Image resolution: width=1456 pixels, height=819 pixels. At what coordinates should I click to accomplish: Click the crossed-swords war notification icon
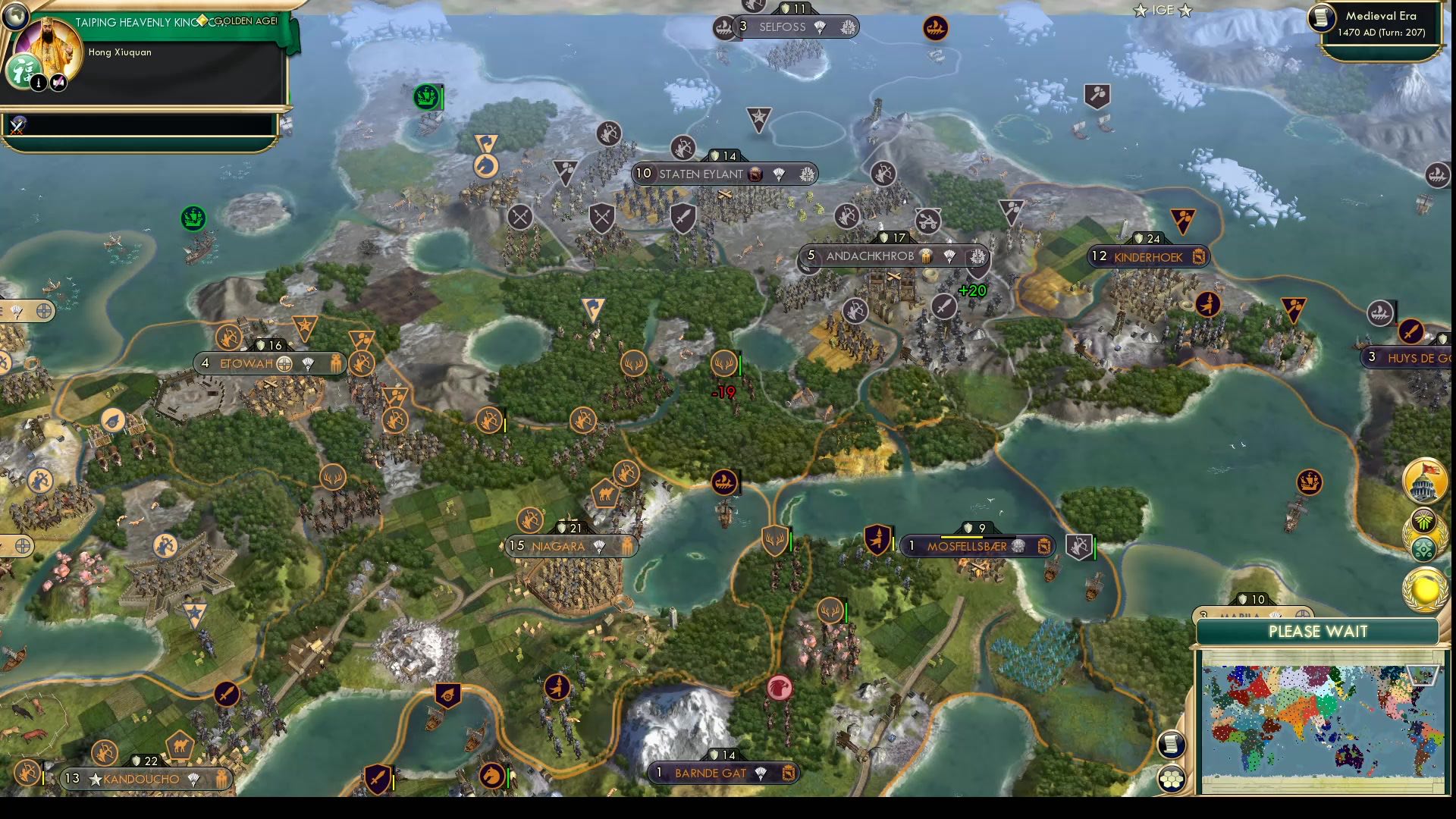point(17,125)
